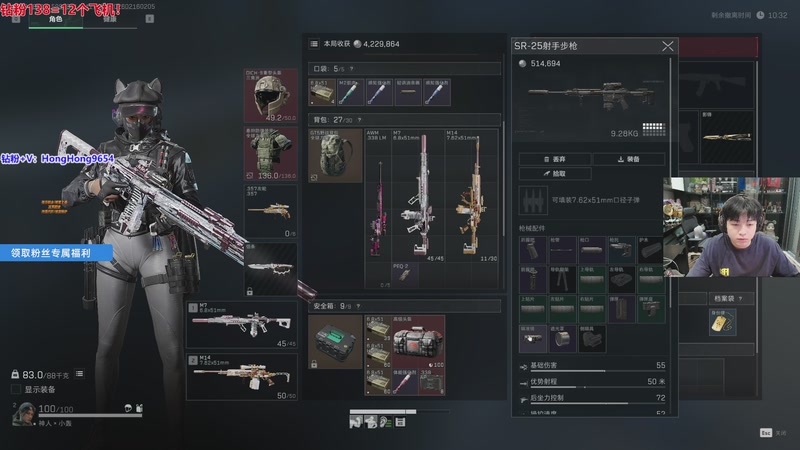Equip the SR-25 using the 装备 button
This screenshot has width=800, height=450.
(628, 159)
